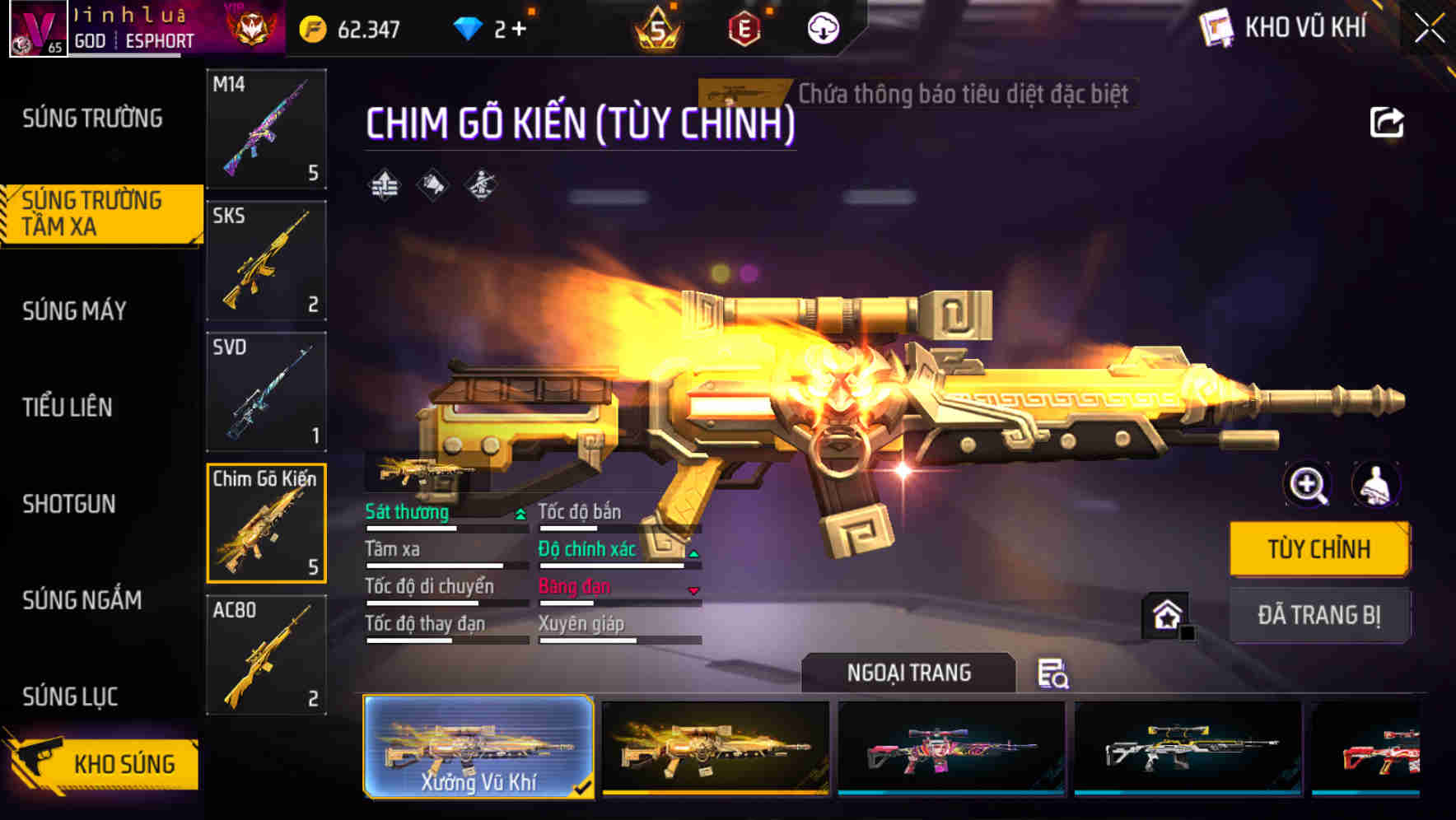This screenshot has width=1456, height=820.
Task: Select the SVD thumbnail in weapon list
Action: [265, 391]
